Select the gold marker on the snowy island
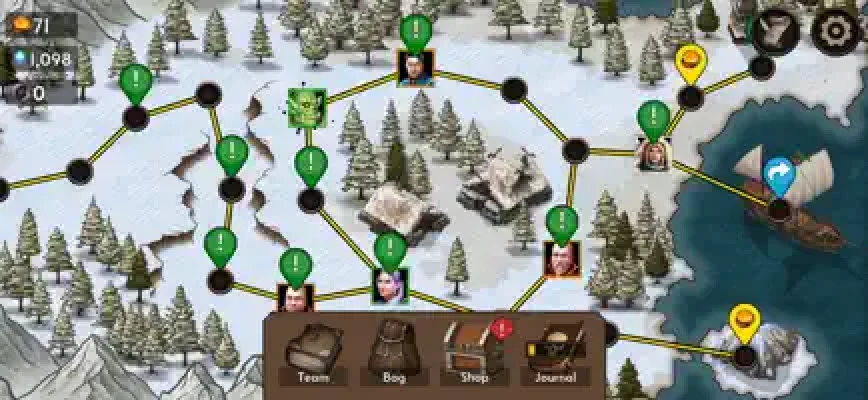 [744, 324]
